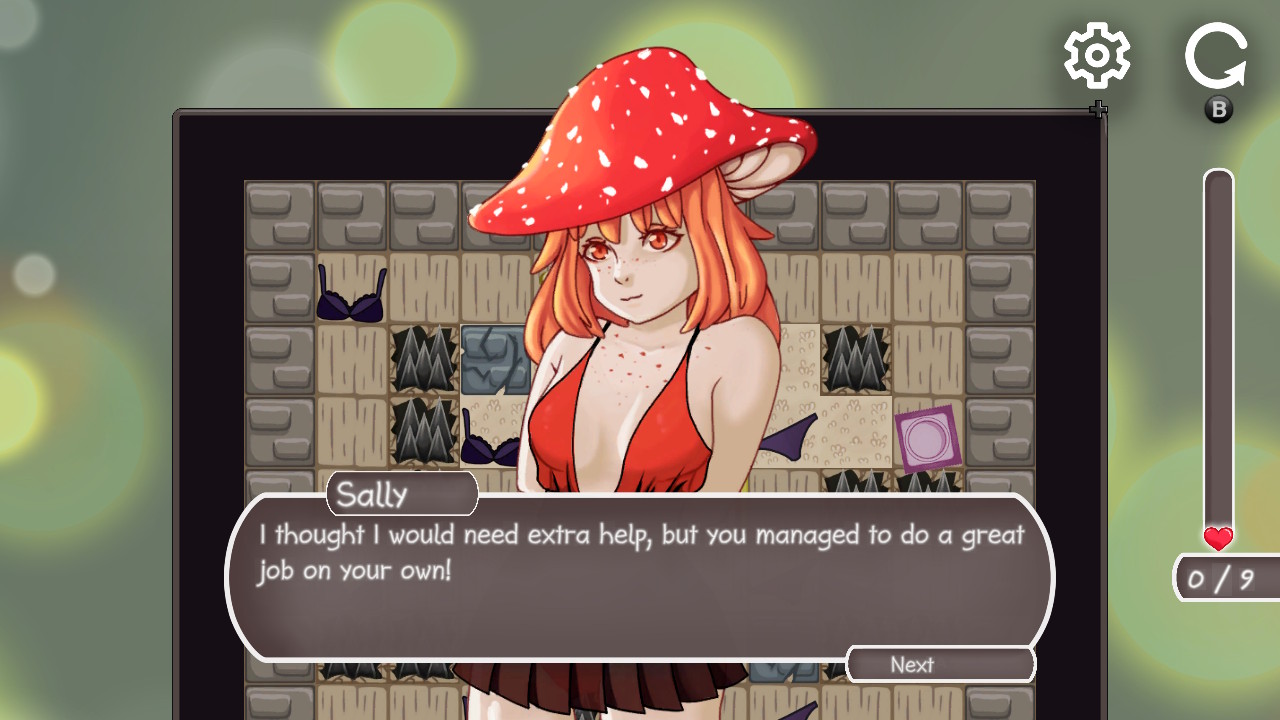
Task: Click the 0/9 hearts counter
Action: tap(1227, 578)
